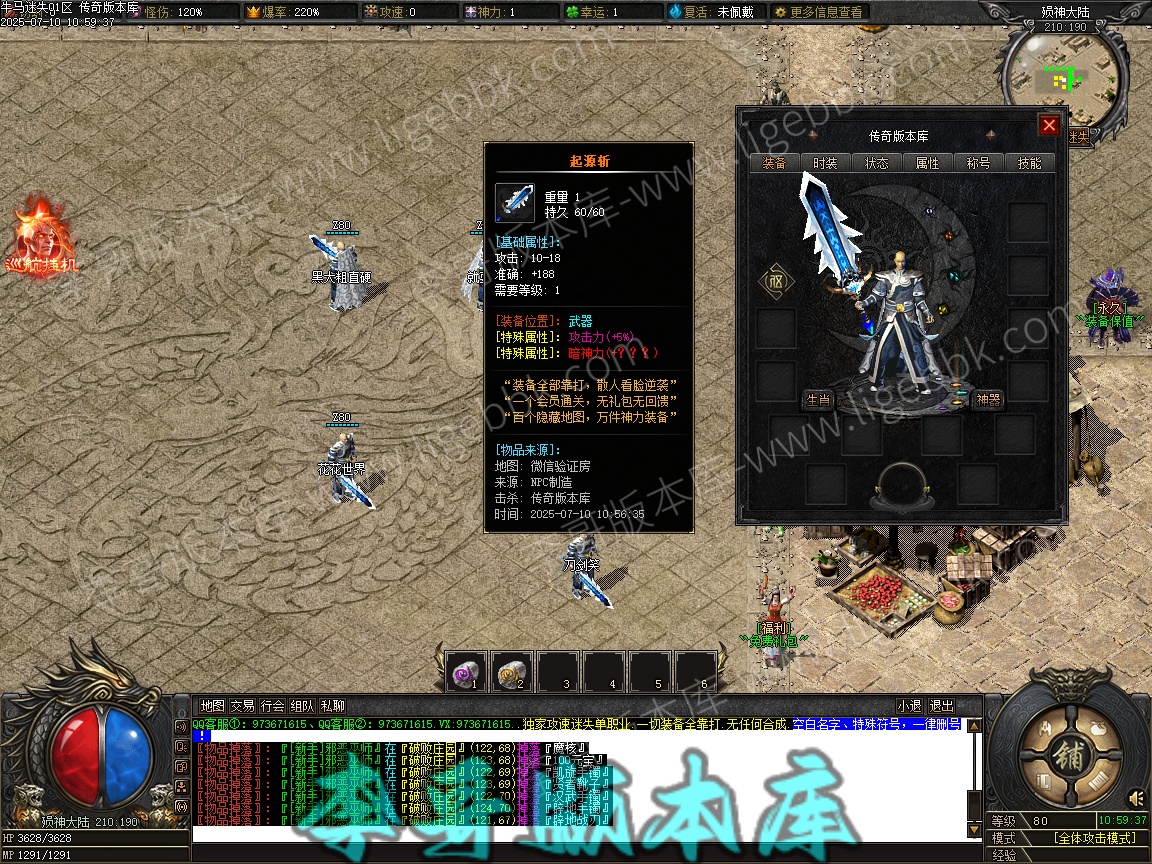Select the 称号 title tab

coord(978,163)
